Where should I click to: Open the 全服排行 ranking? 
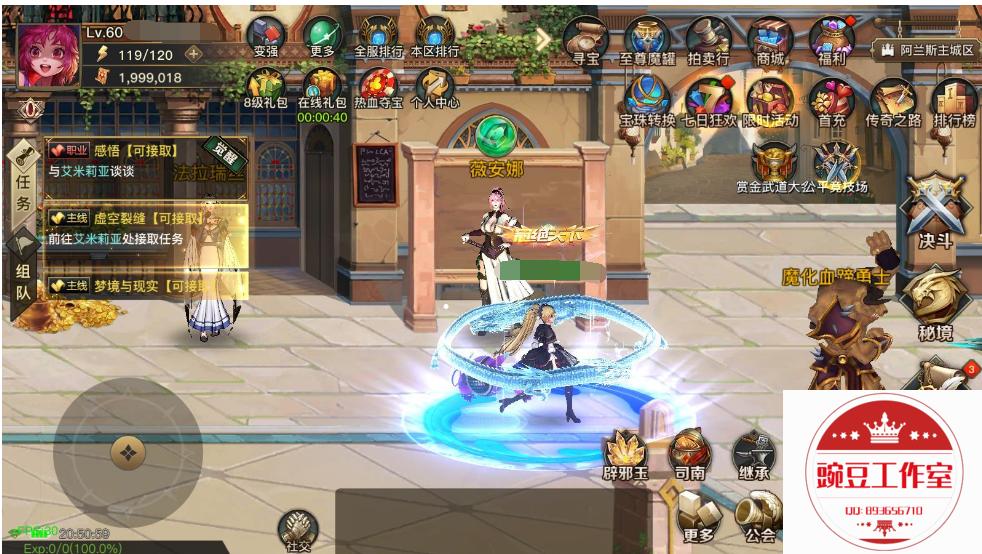tap(379, 35)
